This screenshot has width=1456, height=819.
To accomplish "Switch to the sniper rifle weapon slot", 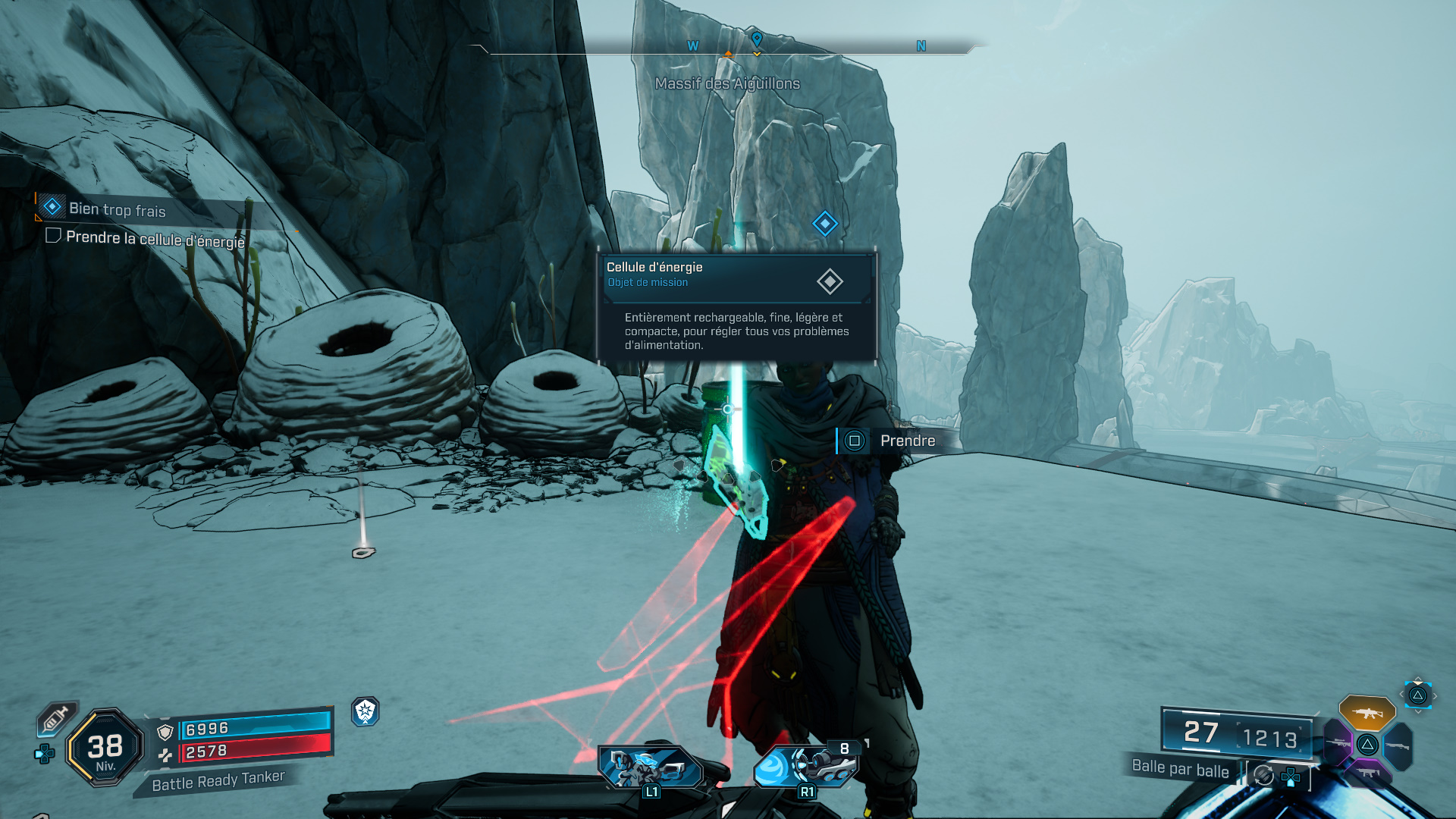I will pos(1338,742).
